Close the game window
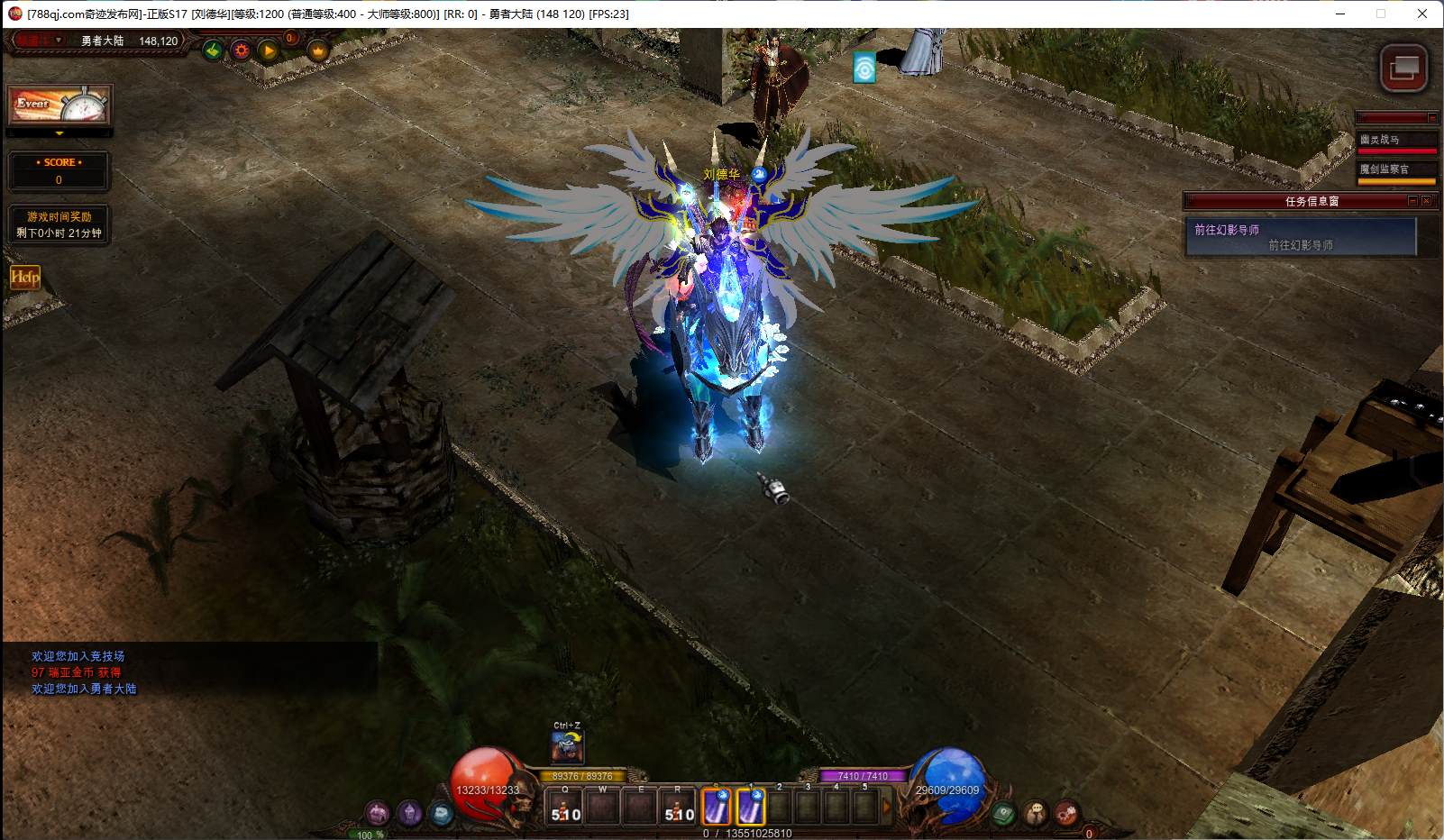Screen dimensions: 1444x840 pos(1422,14)
